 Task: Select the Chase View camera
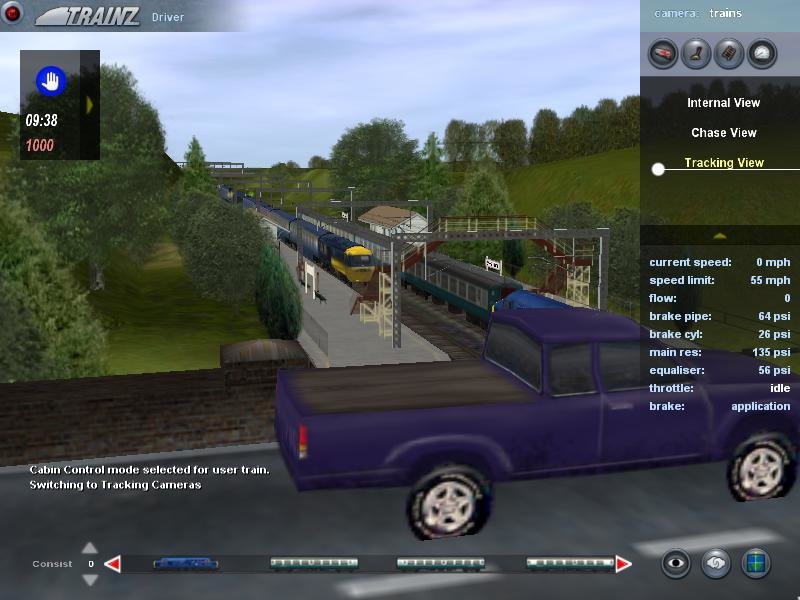click(723, 133)
